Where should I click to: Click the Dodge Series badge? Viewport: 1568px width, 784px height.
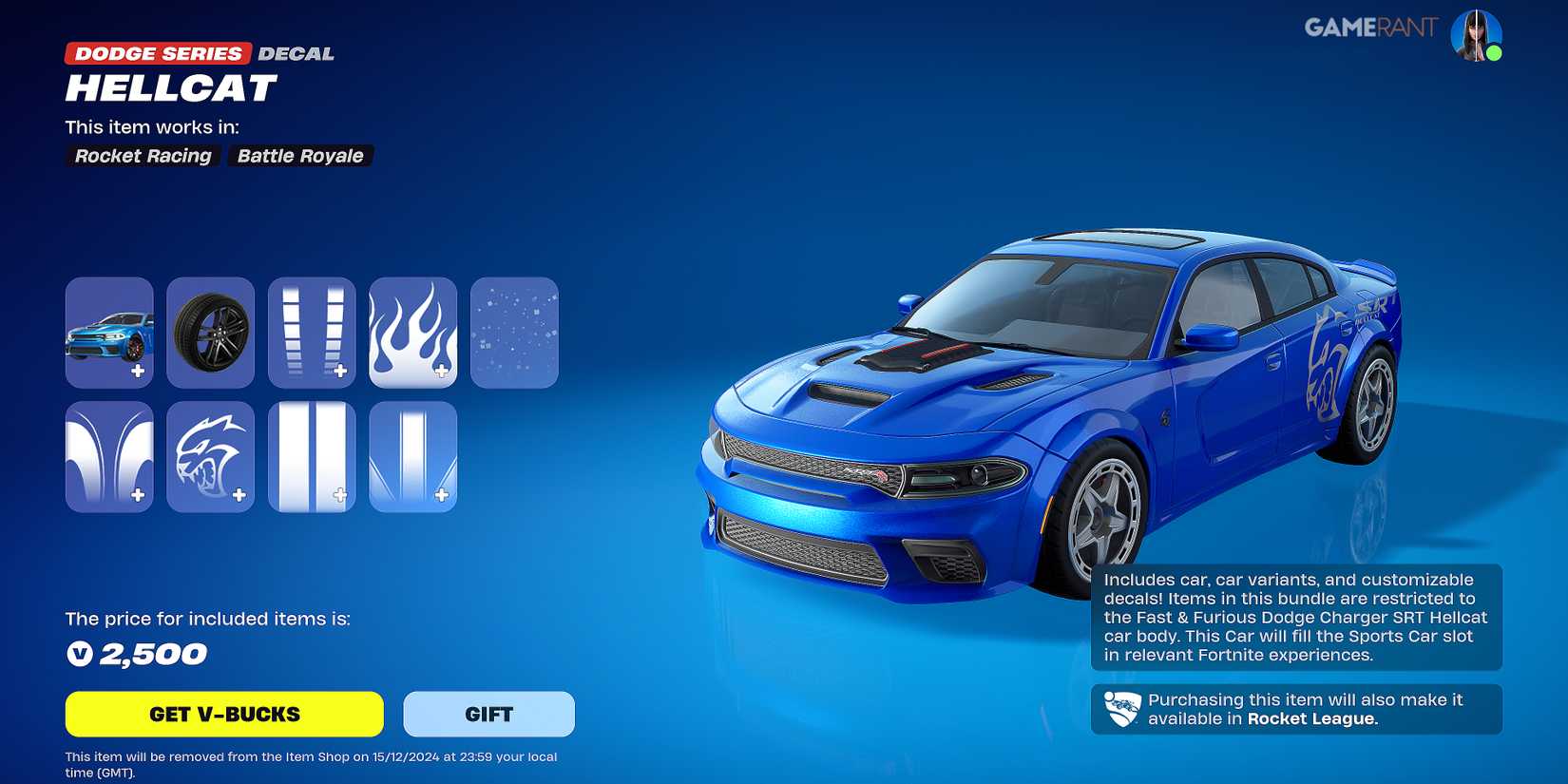click(x=155, y=53)
